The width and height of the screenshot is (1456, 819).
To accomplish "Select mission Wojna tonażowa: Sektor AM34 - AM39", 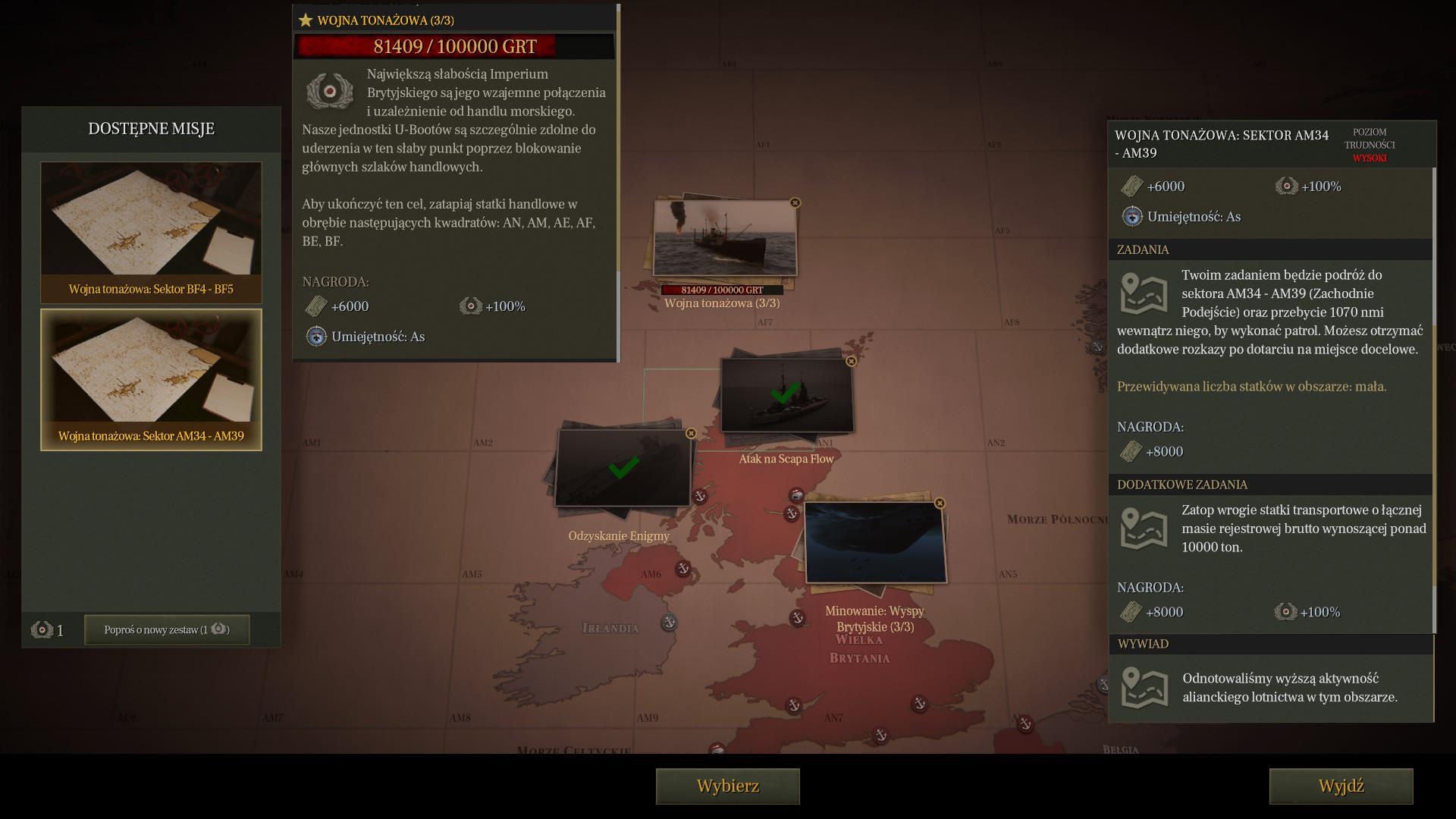I will 151,379.
